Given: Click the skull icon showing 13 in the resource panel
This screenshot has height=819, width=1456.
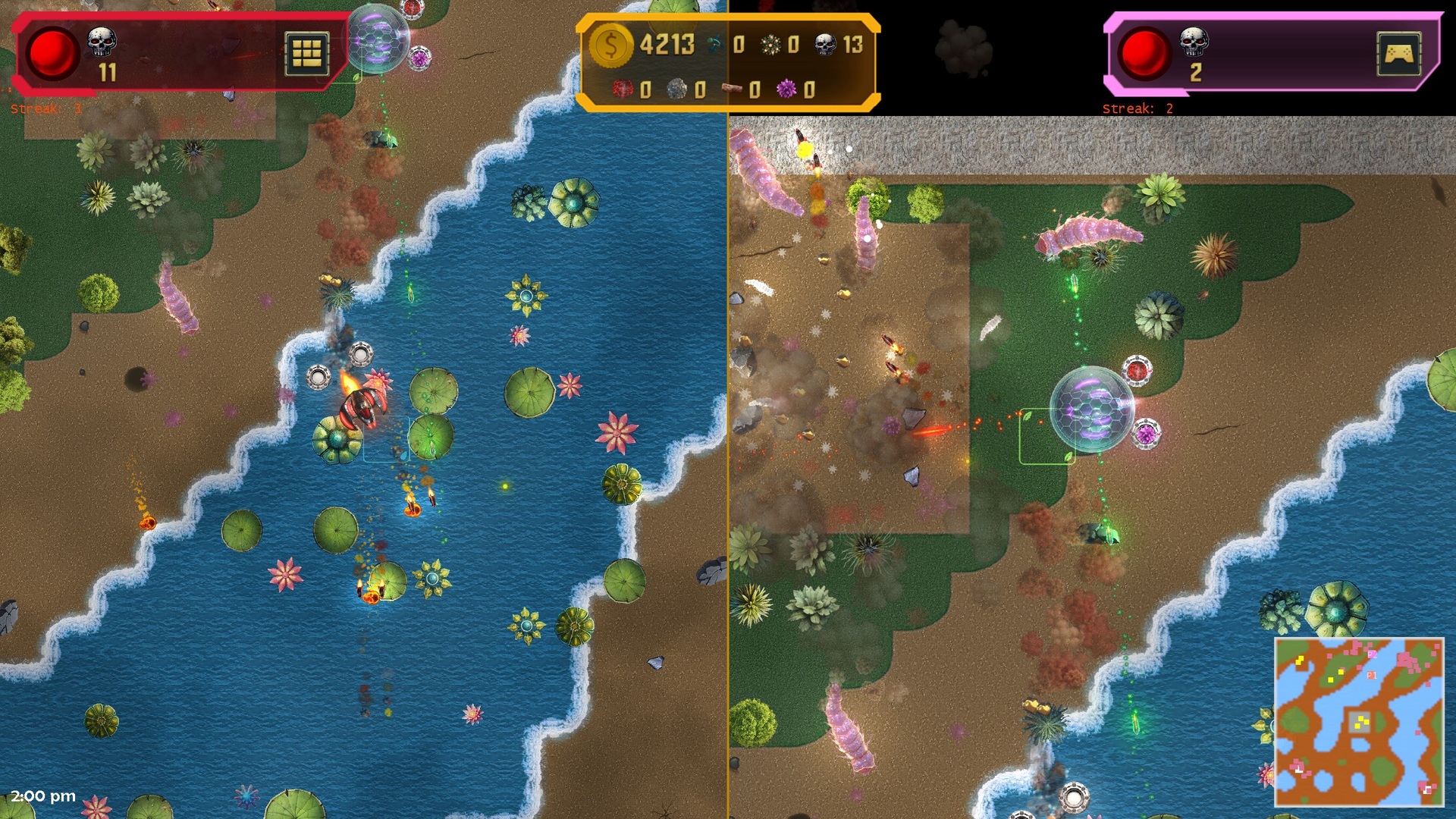Looking at the screenshot, I should coord(827,44).
